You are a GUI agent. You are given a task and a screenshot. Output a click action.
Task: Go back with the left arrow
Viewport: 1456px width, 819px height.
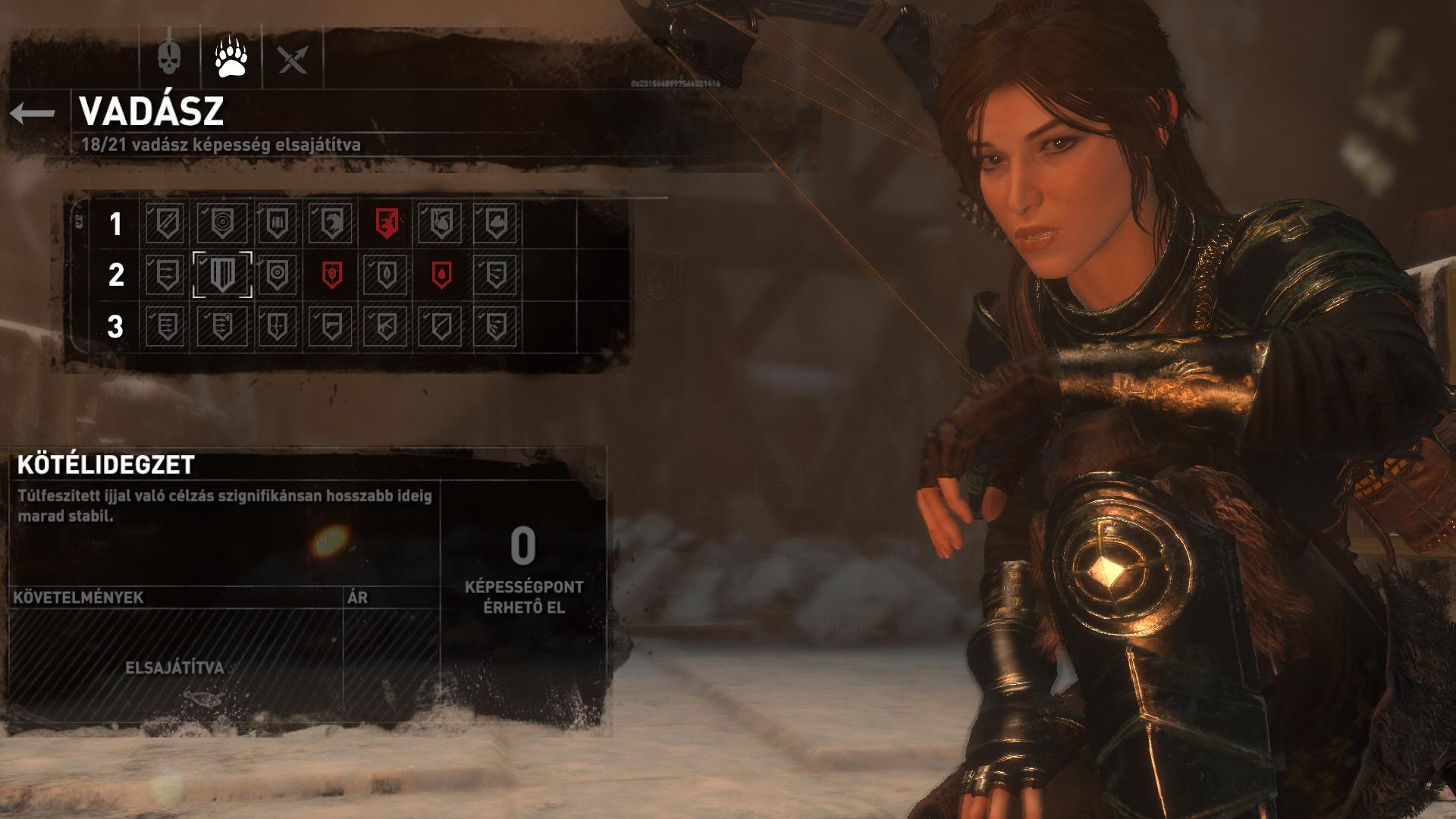[x=33, y=114]
